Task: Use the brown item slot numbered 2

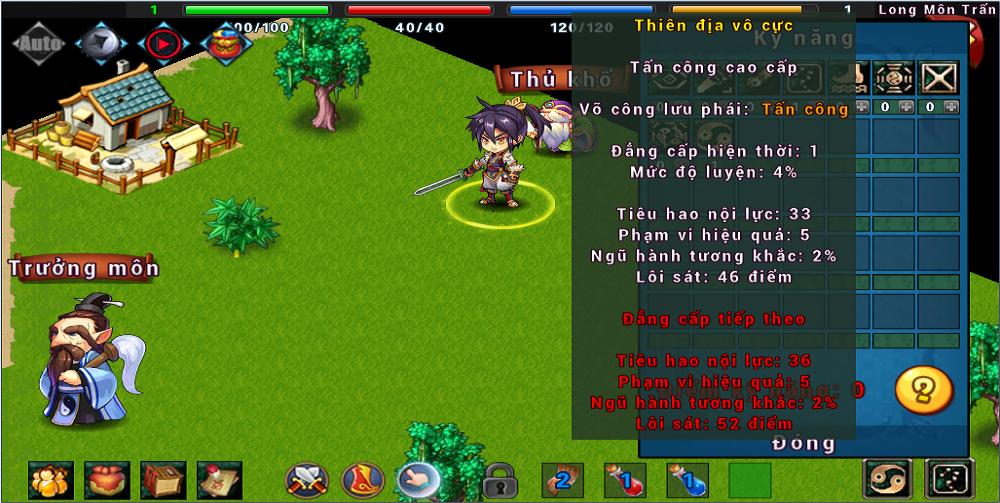Action: [x=562, y=480]
